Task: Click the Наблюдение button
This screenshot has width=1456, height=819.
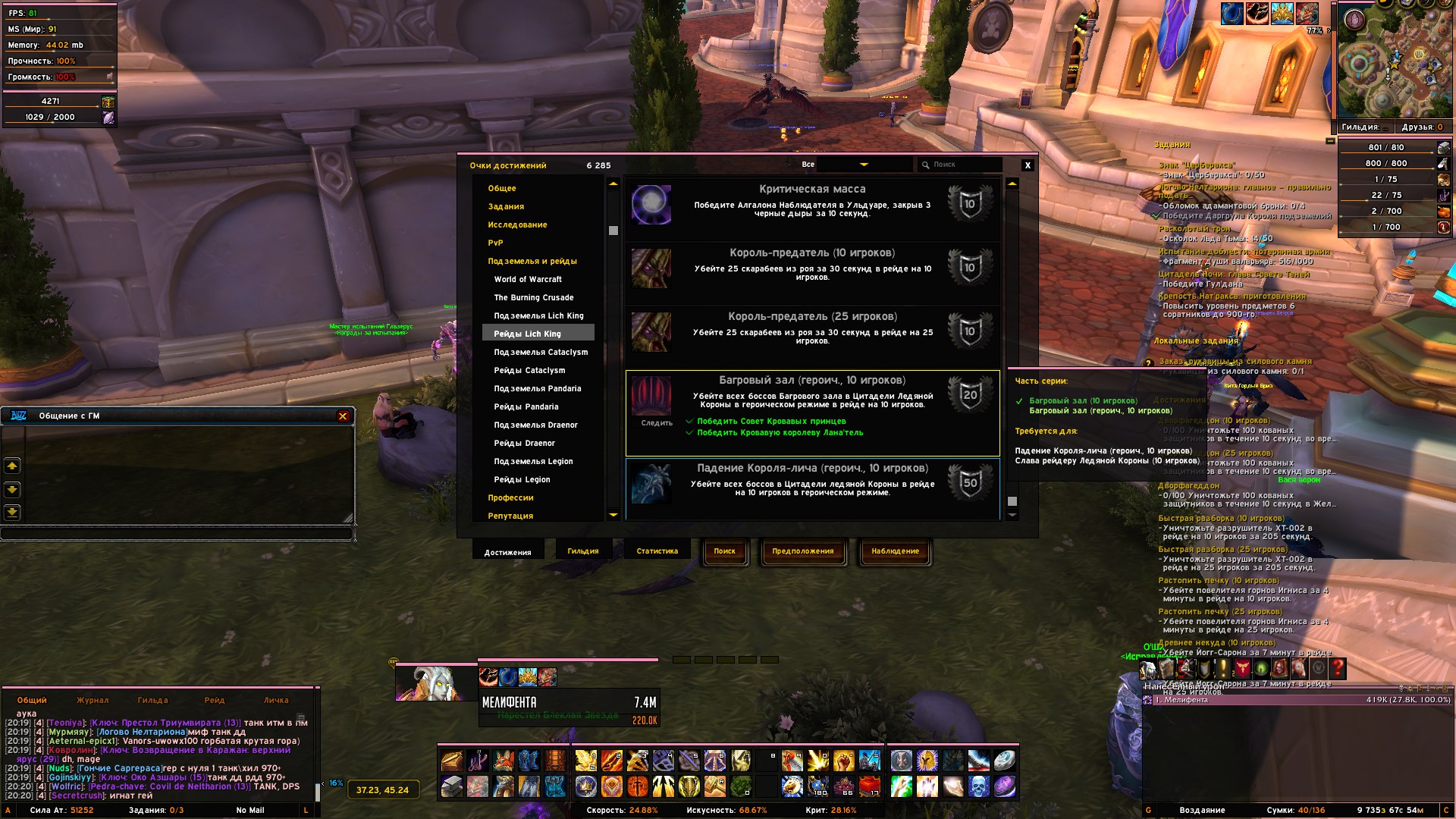Action: 895,551
